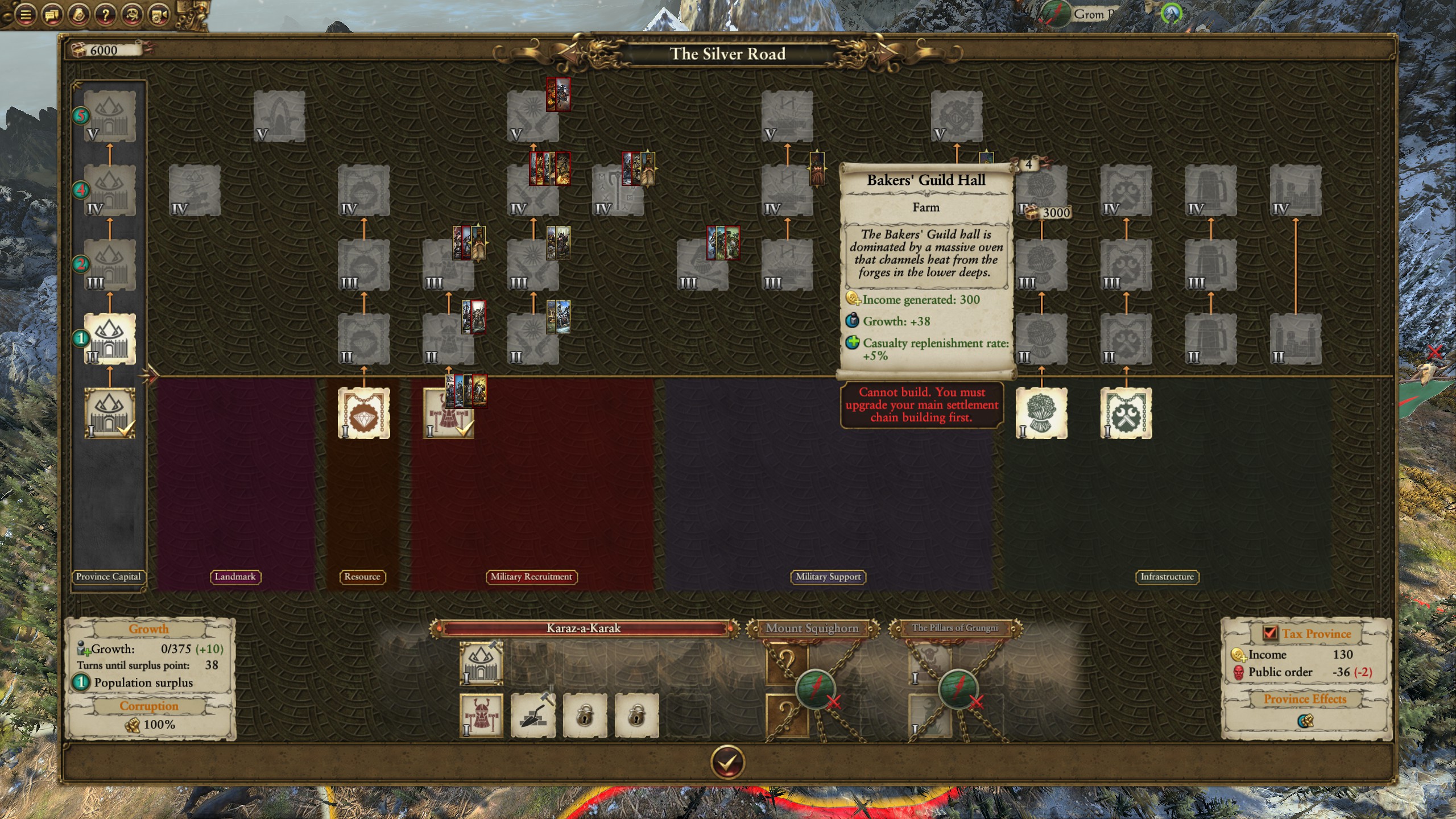Confirm with the round checkmark button
The width and height of the screenshot is (1456, 819).
[727, 762]
